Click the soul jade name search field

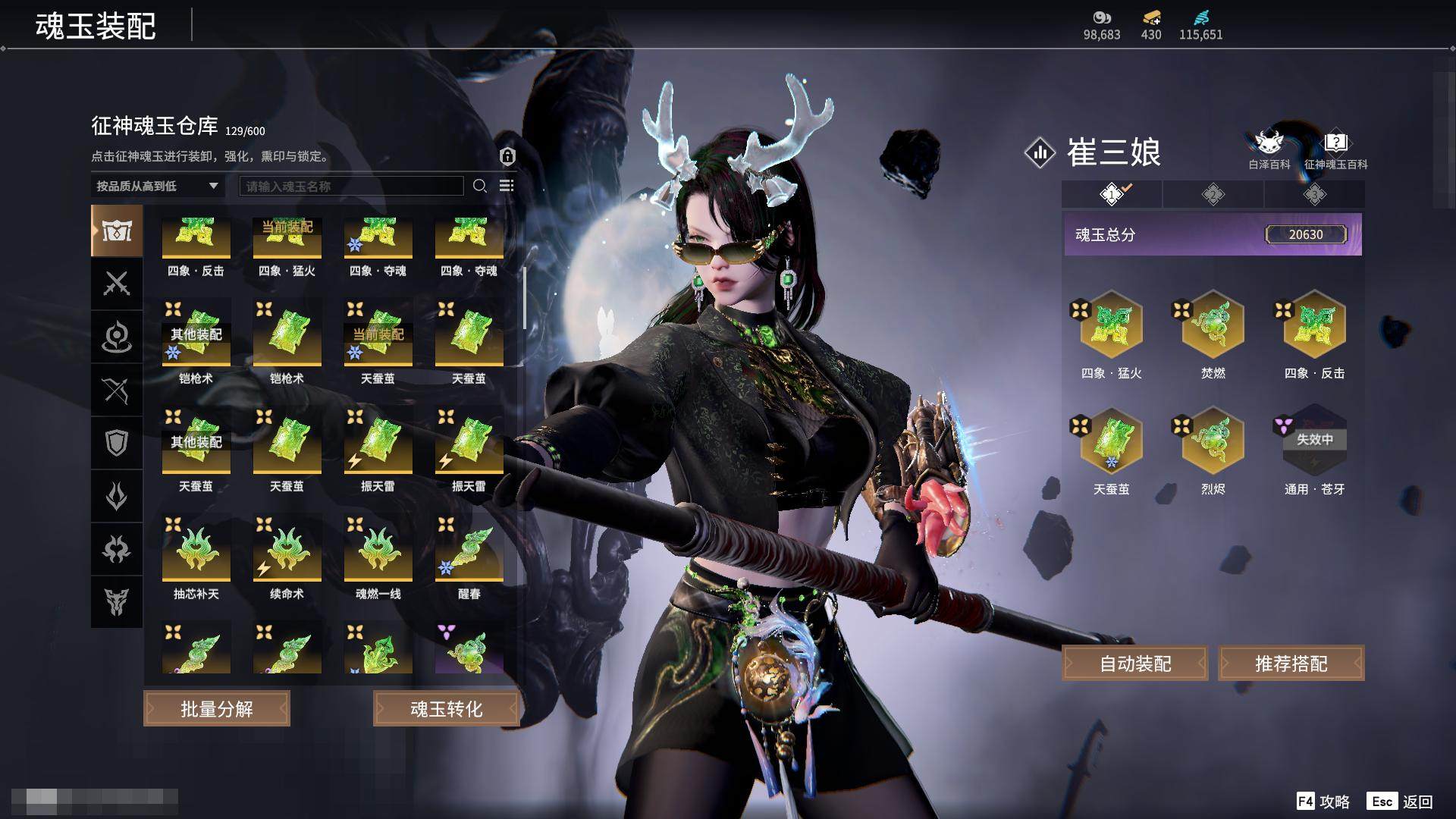pyautogui.click(x=351, y=186)
